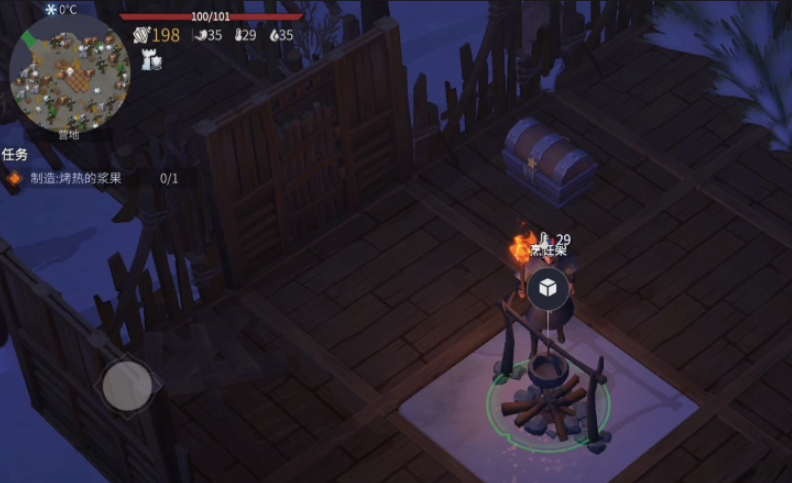The height and width of the screenshot is (483, 792).
Task: Tap the cube interaction button above the cooking rack
Action: pyautogui.click(x=548, y=288)
